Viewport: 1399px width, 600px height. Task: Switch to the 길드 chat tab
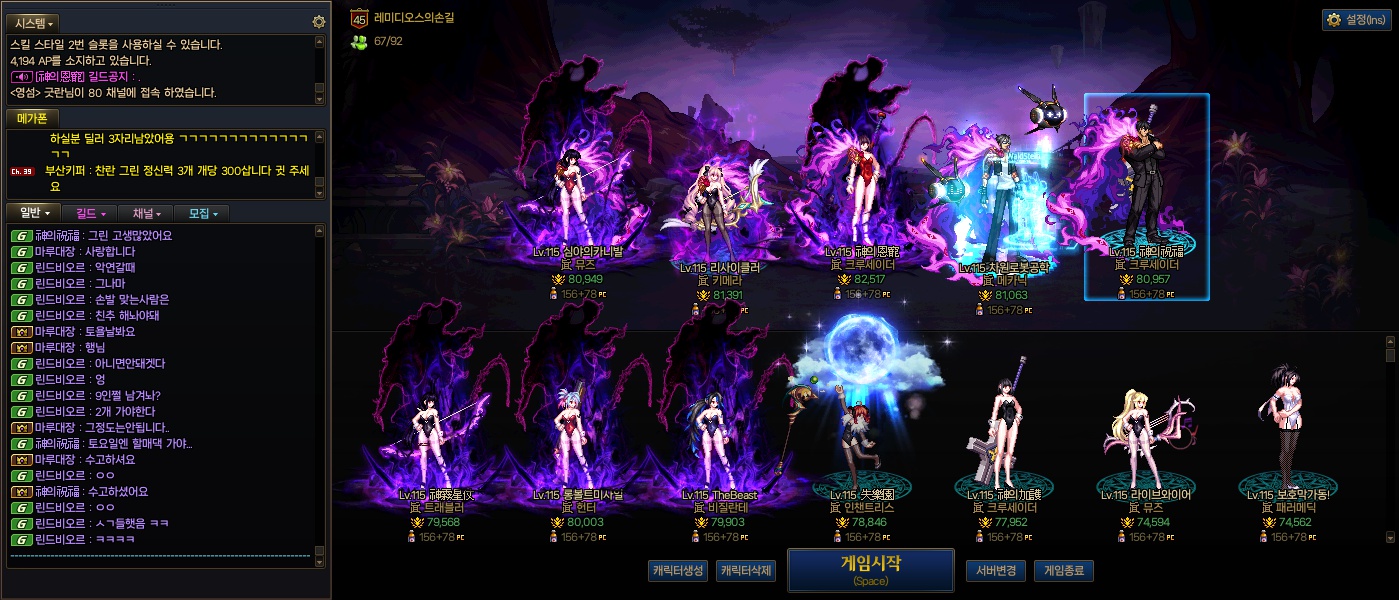(90, 213)
